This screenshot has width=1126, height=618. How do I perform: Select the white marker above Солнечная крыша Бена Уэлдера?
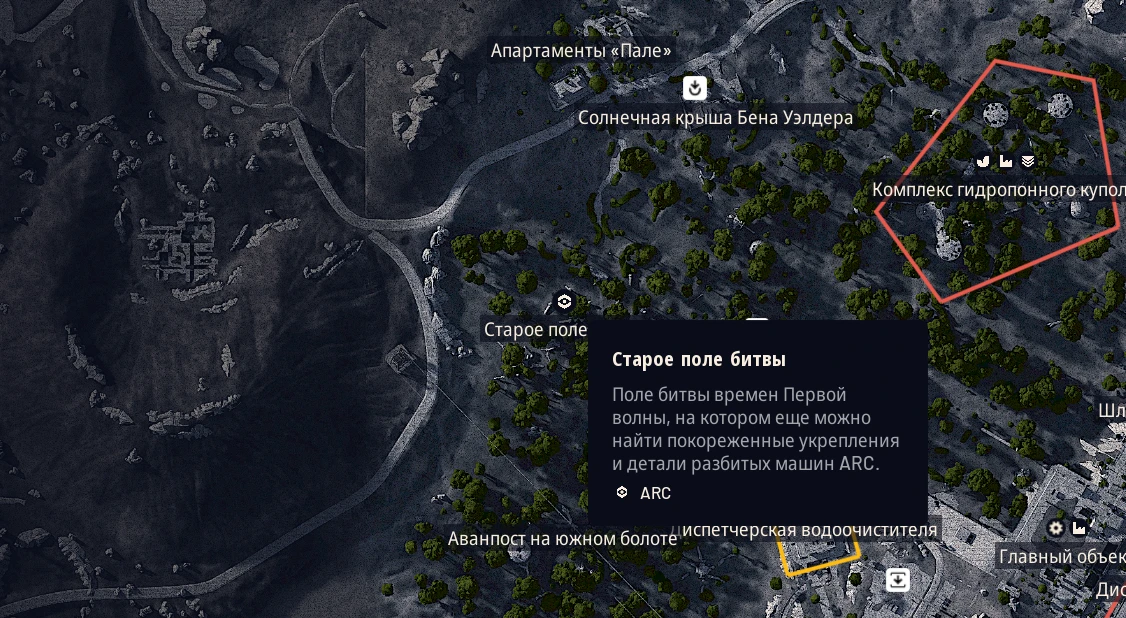695,88
